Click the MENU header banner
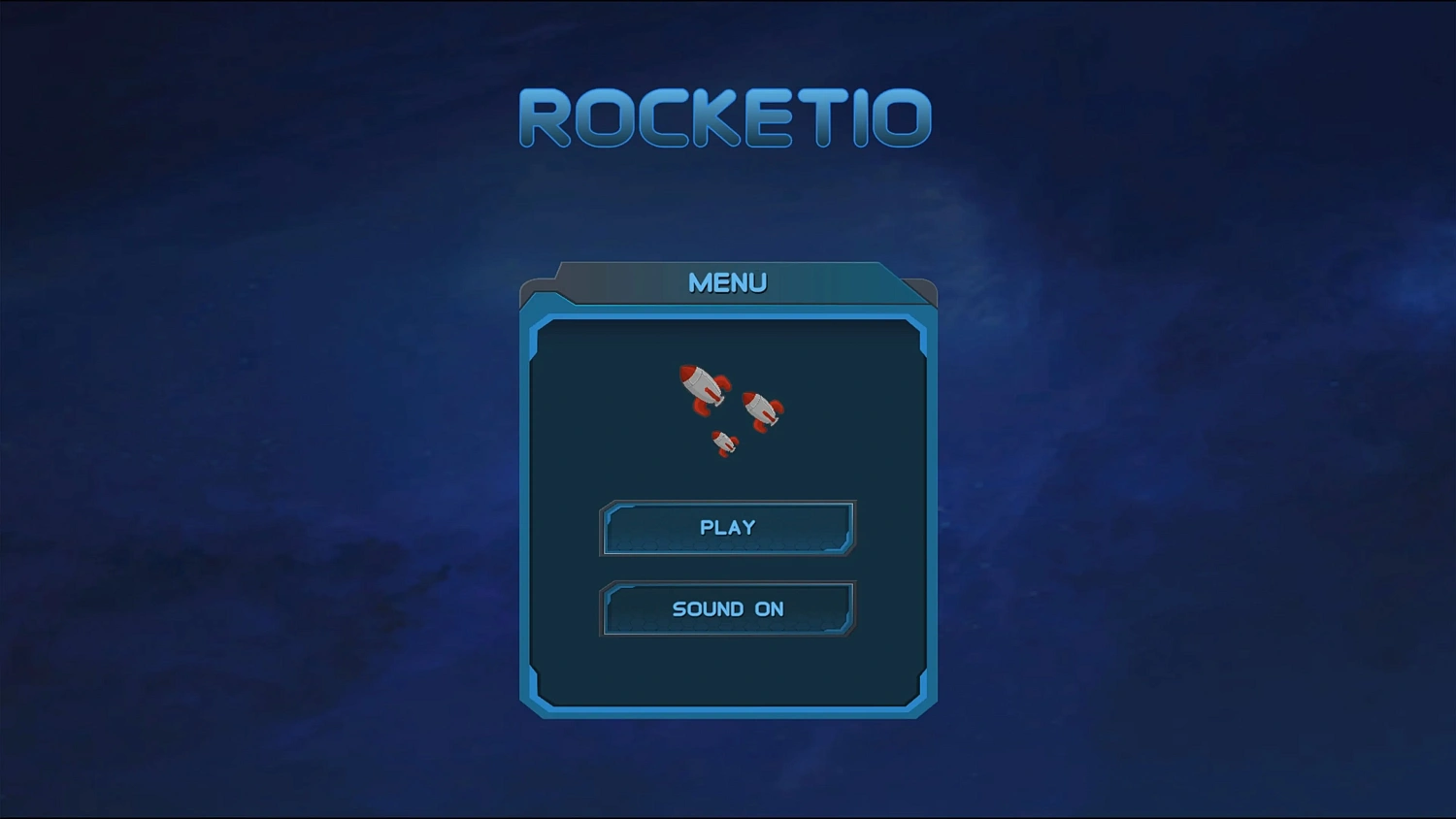Image resolution: width=1456 pixels, height=819 pixels. pyautogui.click(x=728, y=282)
